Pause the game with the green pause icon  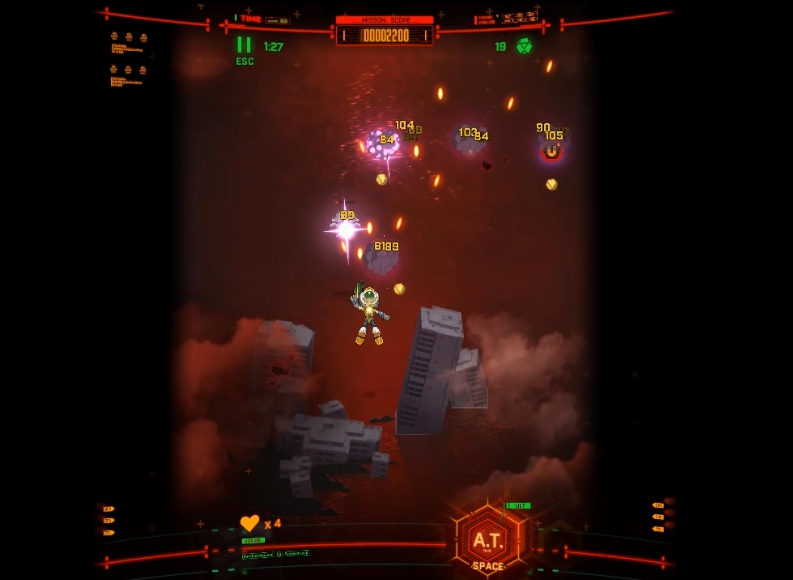244,45
